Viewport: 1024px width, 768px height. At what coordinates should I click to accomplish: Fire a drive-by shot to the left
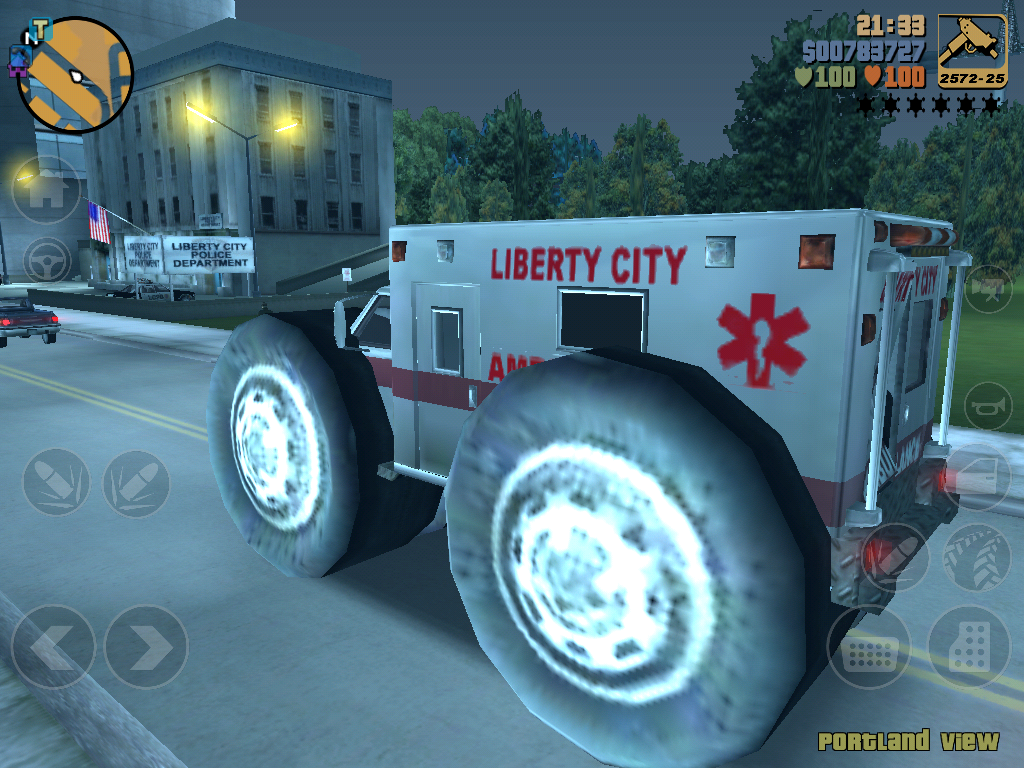point(56,482)
